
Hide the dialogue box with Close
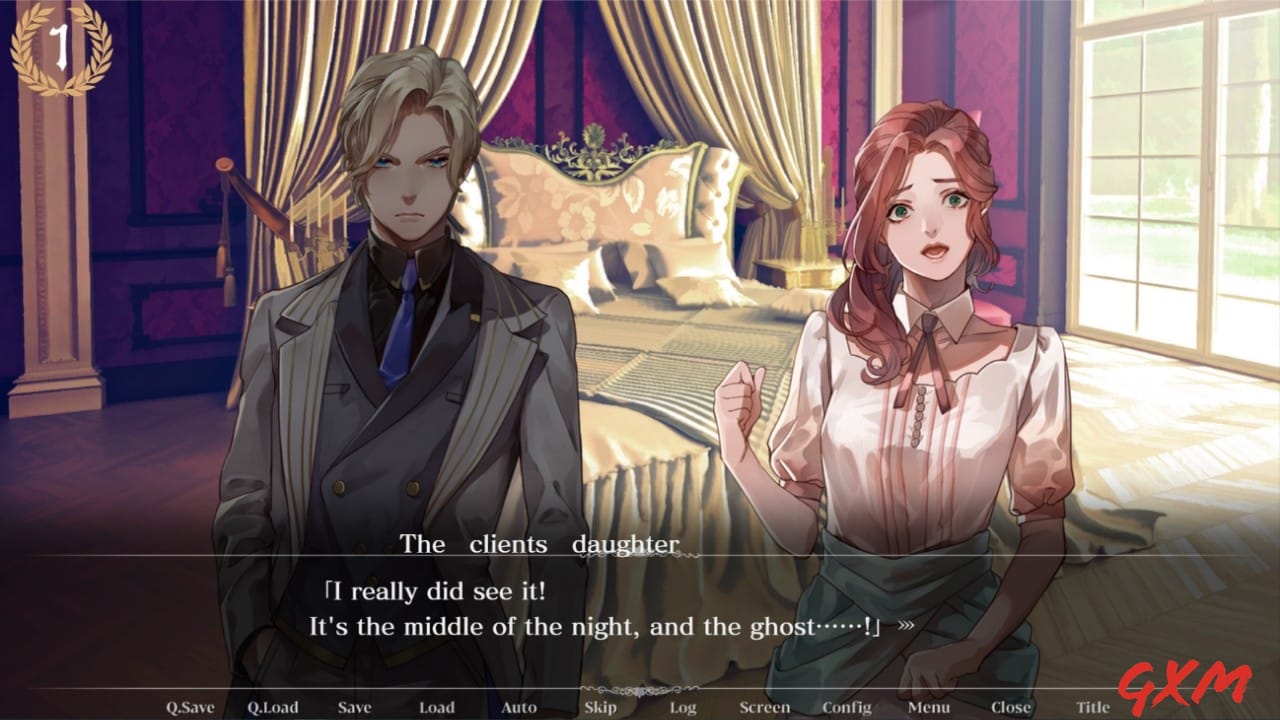(x=1011, y=706)
